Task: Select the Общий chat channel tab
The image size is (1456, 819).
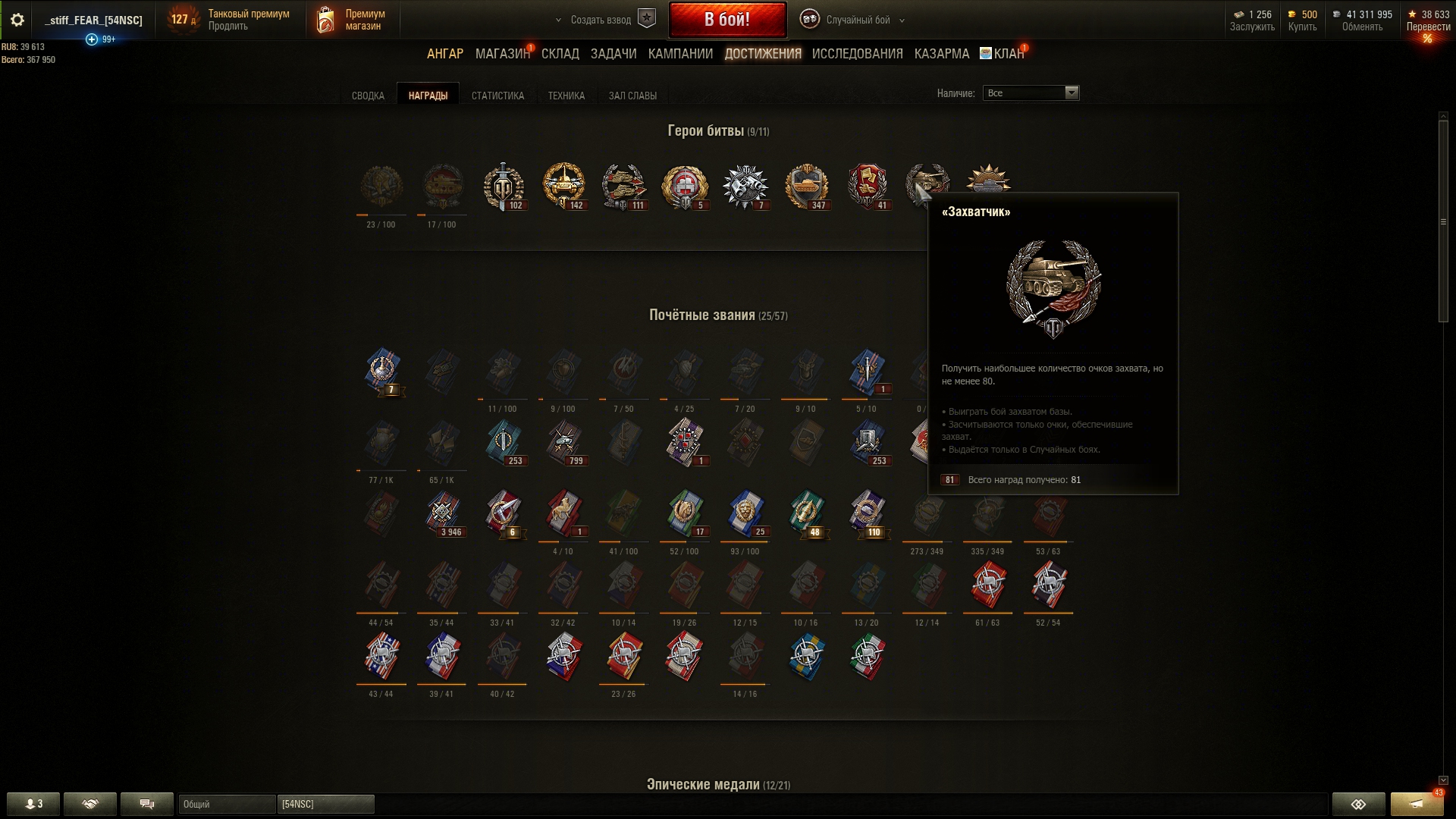Action: pyautogui.click(x=227, y=804)
